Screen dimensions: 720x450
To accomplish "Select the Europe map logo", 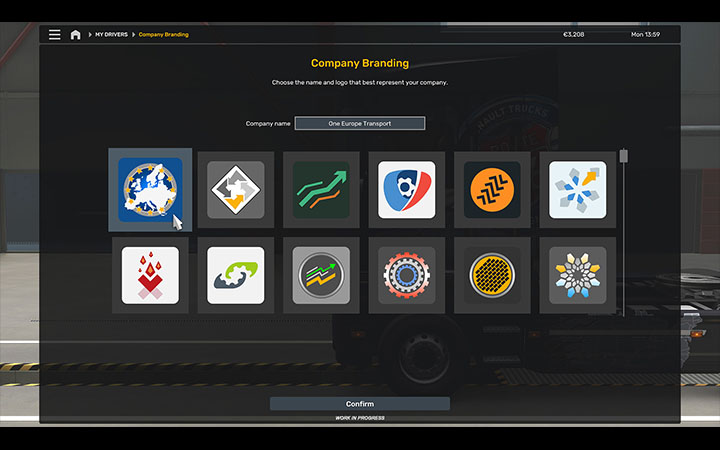I will pos(150,189).
